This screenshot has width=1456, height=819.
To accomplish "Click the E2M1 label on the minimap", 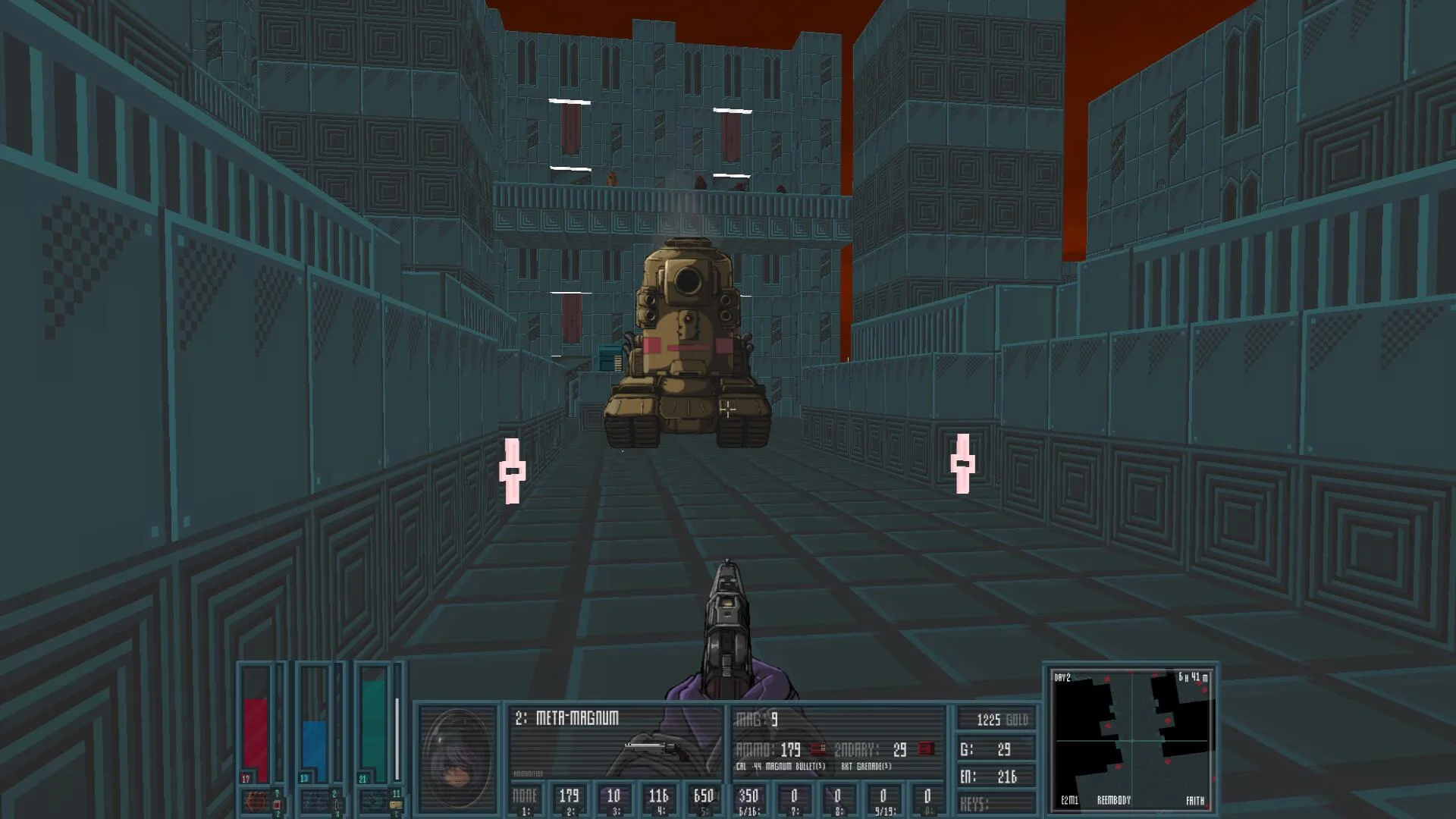I will click(1068, 799).
